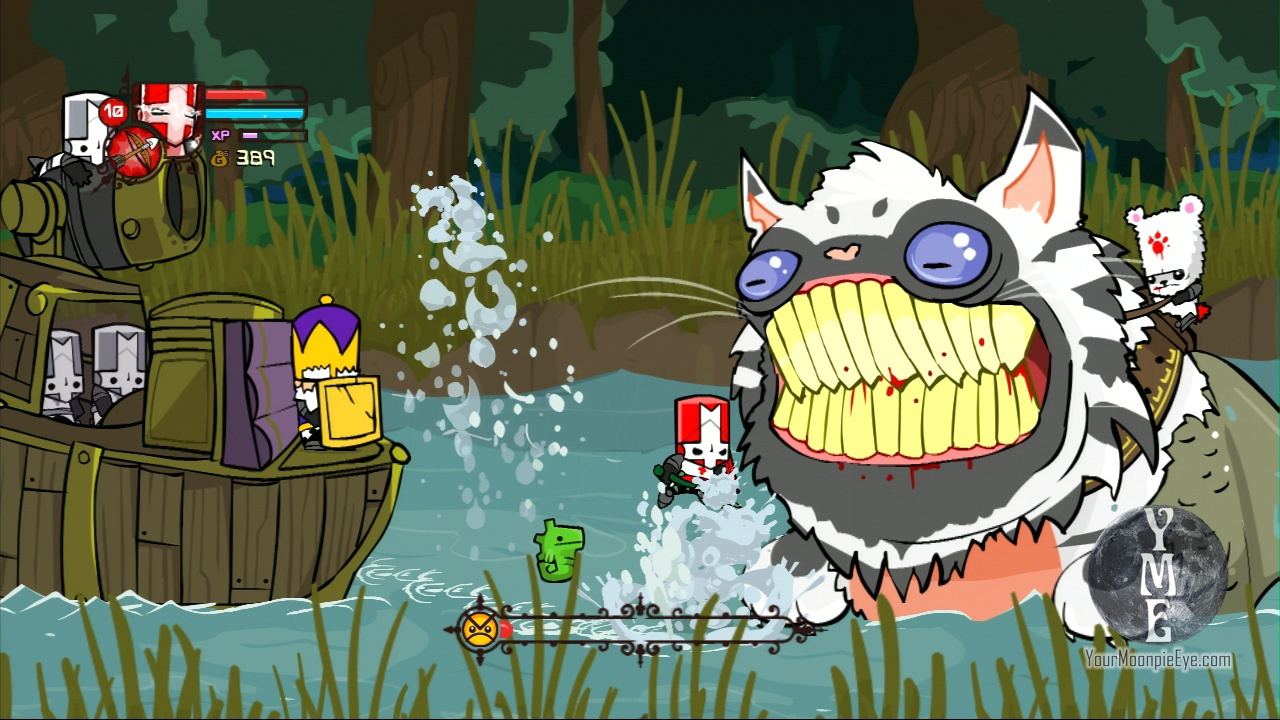The height and width of the screenshot is (720, 1280).
Task: Click the pink XP progress bar
Action: (x=248, y=134)
